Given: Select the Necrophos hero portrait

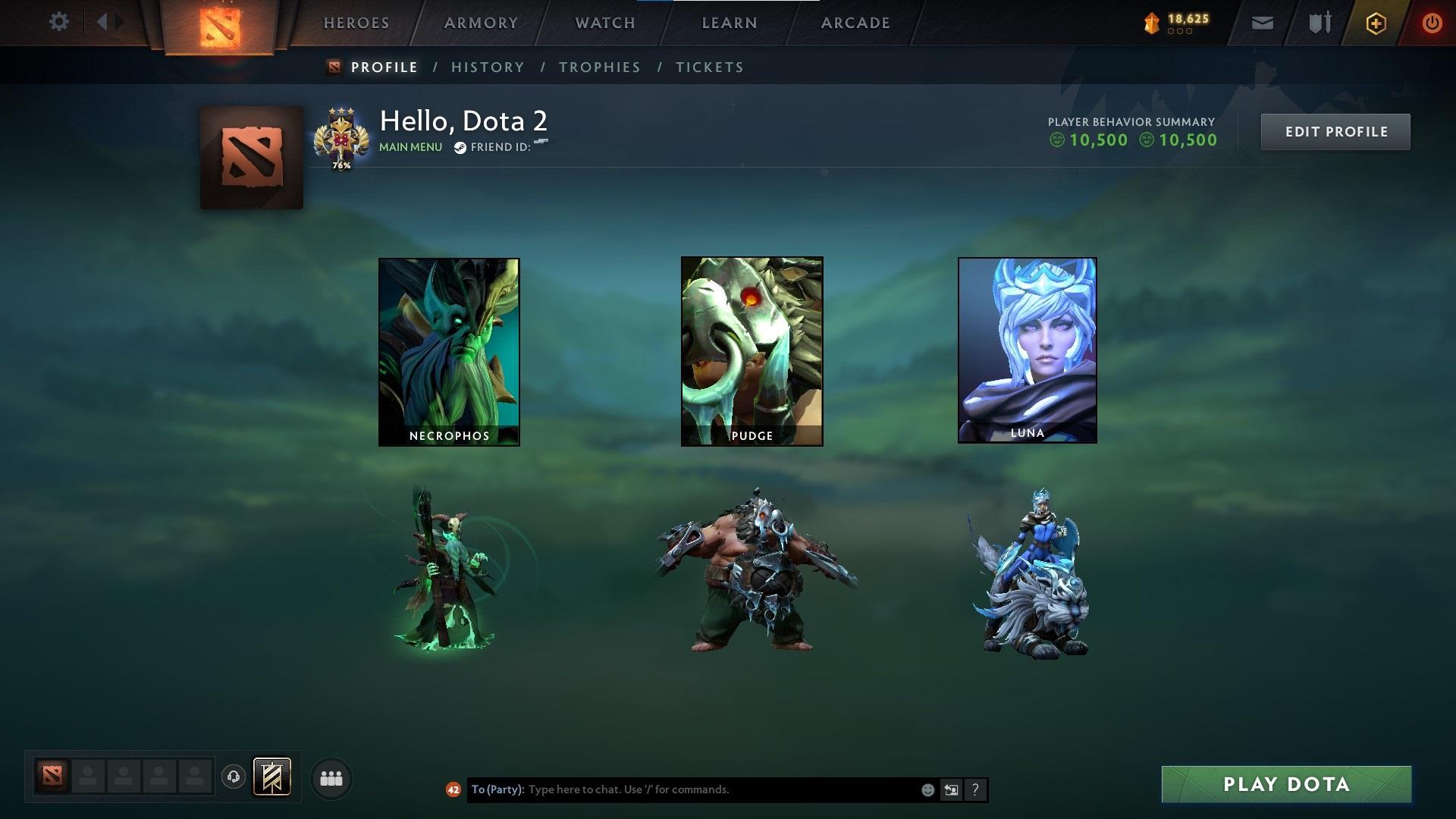Looking at the screenshot, I should 449,350.
